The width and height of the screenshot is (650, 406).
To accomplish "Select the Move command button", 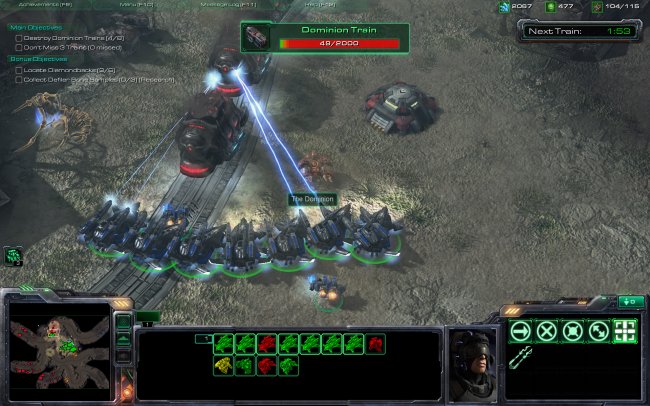I will (x=520, y=331).
